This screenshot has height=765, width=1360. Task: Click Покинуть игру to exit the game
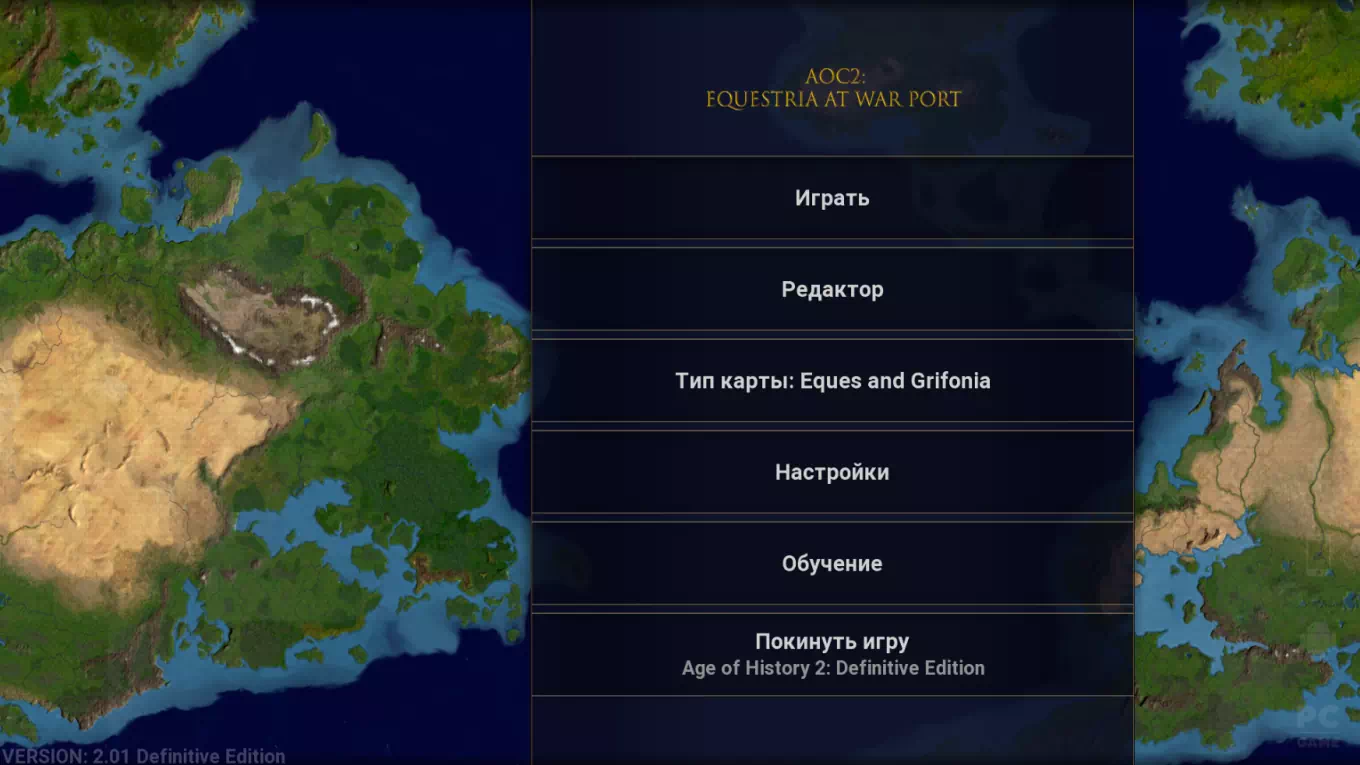pyautogui.click(x=832, y=640)
